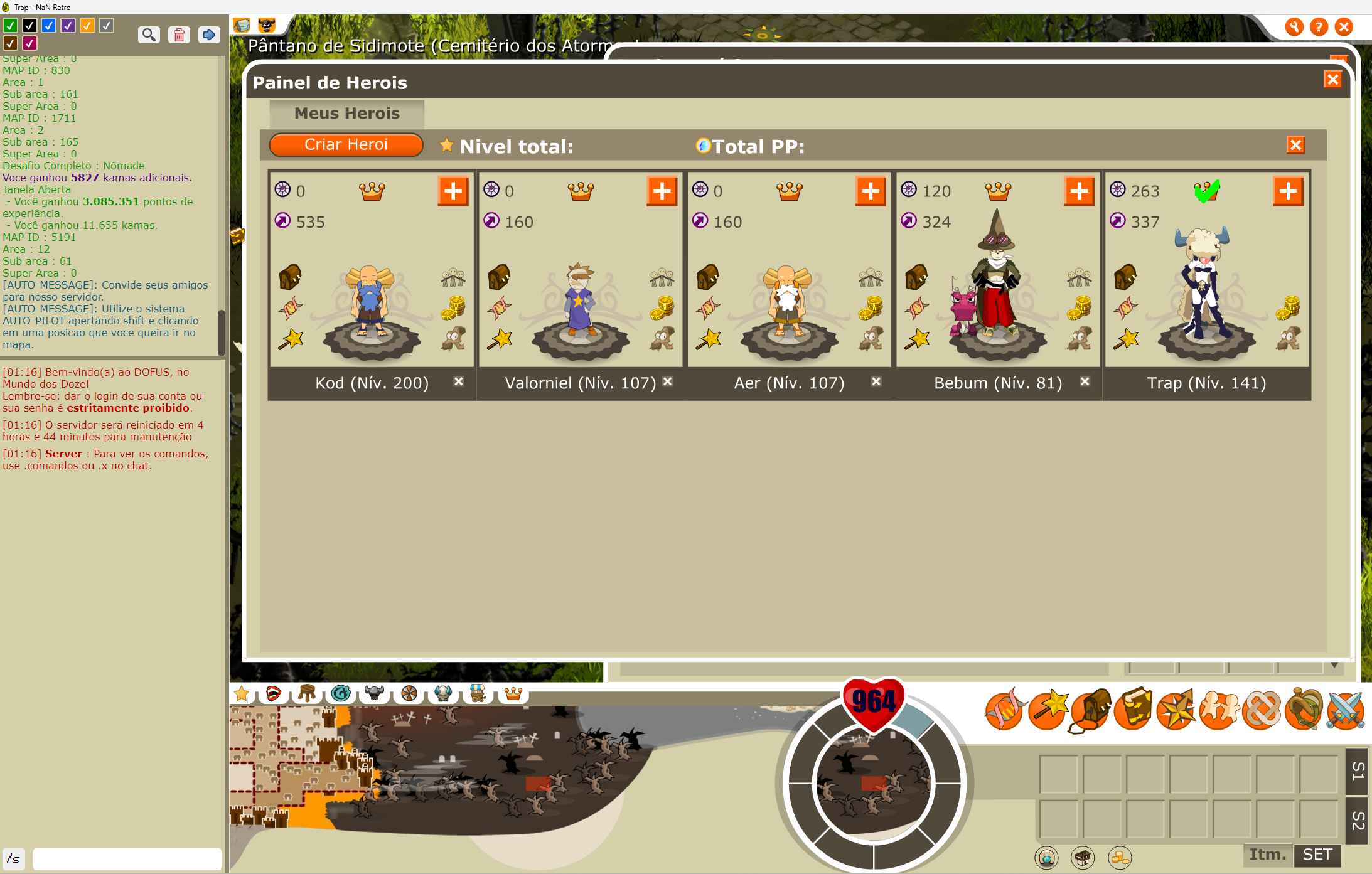Viewport: 1372px width, 874px height.
Task: Open the chat search magnifier tool
Action: (149, 35)
